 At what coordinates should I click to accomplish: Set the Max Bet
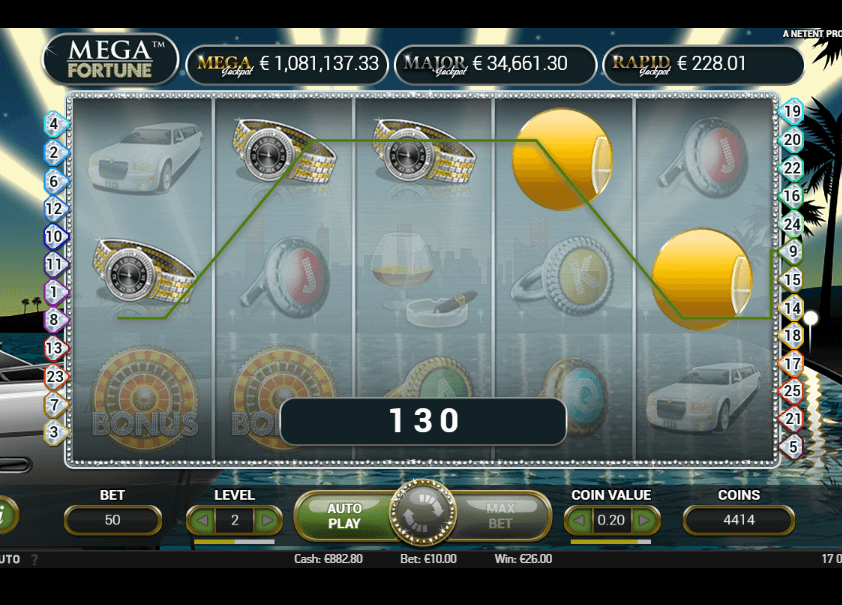click(x=500, y=516)
